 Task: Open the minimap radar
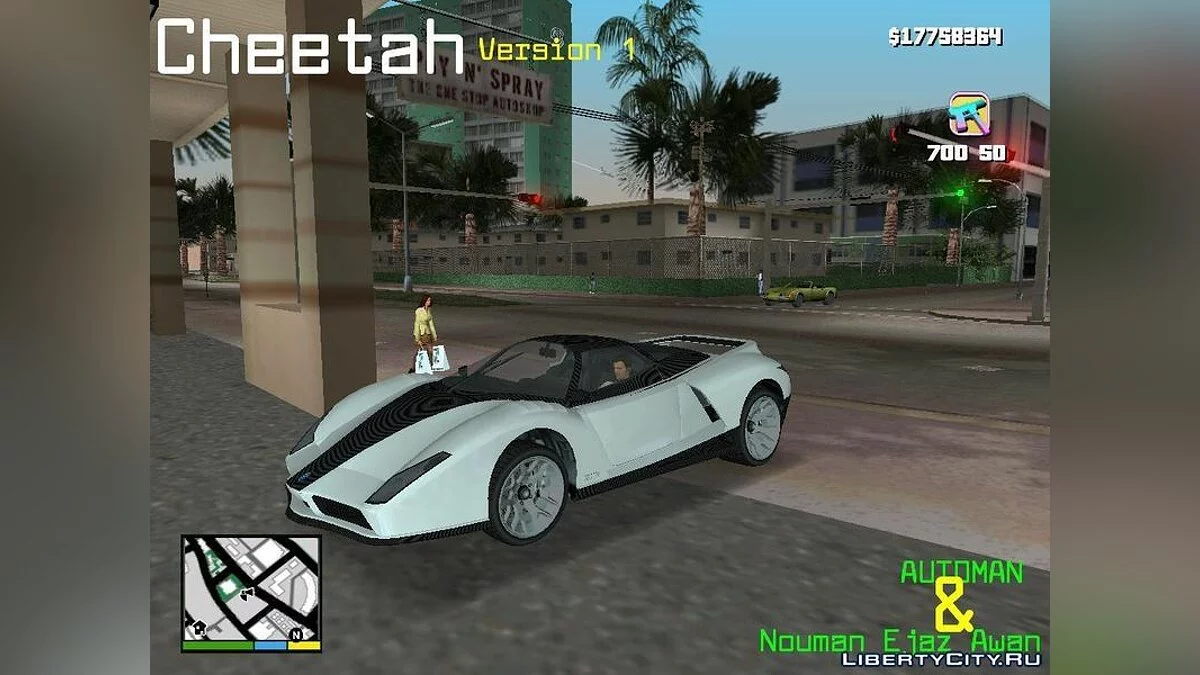(251, 588)
